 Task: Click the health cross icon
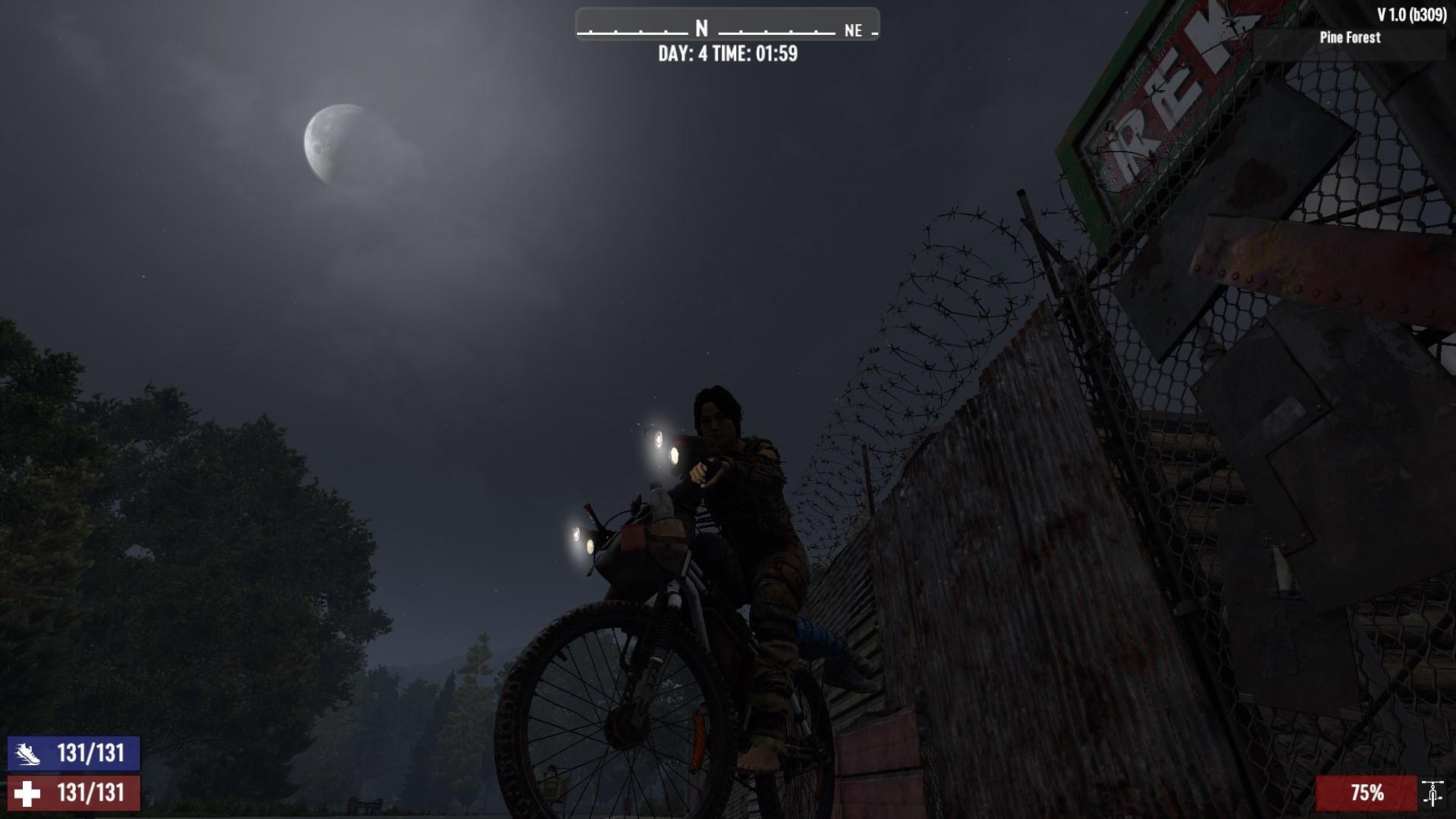point(28,793)
